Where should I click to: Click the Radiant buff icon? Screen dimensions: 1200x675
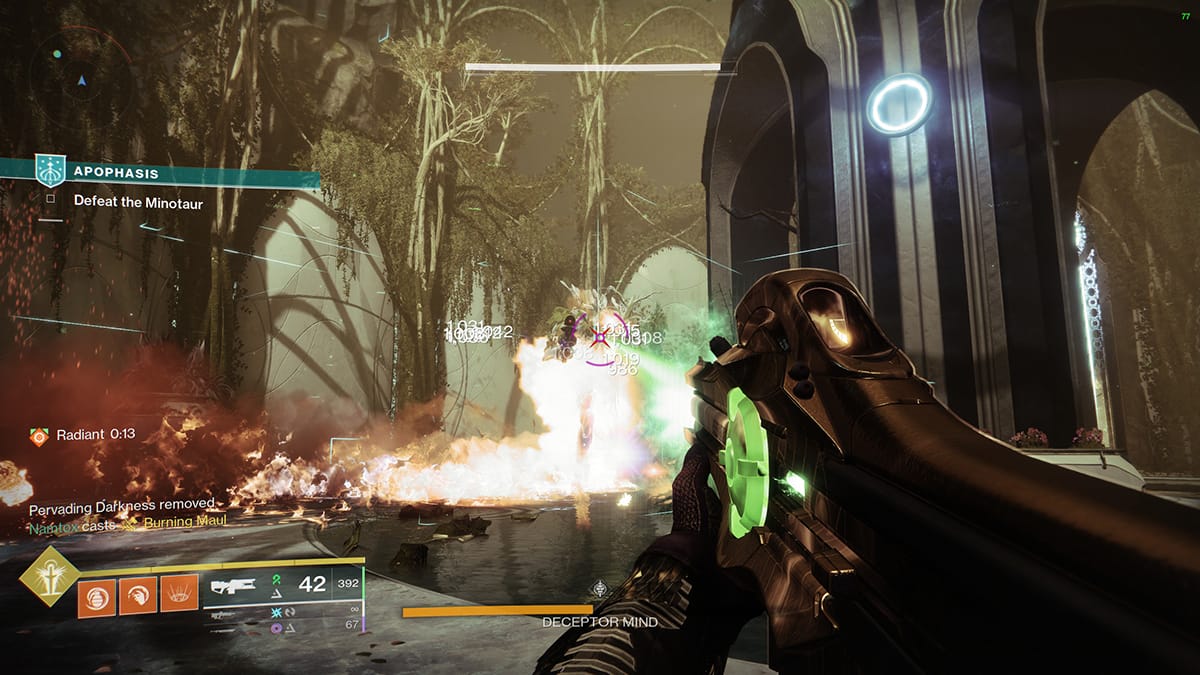(39, 436)
